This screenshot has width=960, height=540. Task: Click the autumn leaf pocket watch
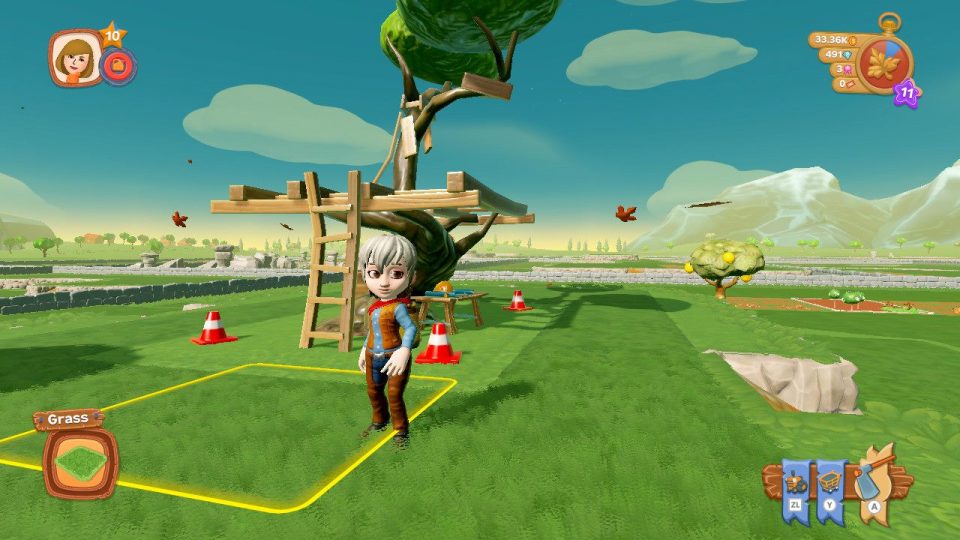click(885, 64)
